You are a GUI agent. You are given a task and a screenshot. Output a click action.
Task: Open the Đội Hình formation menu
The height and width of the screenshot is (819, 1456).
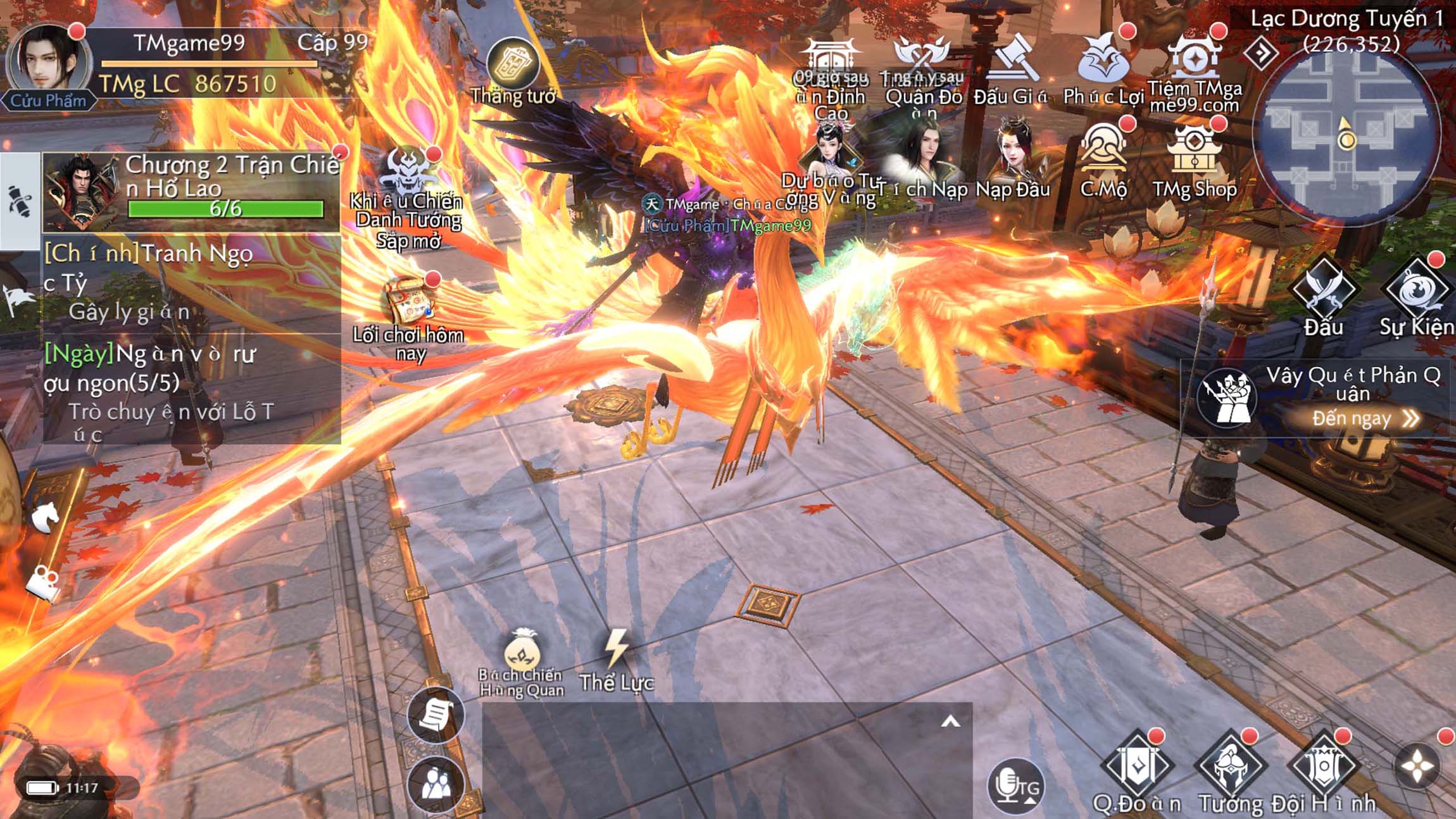click(x=1324, y=766)
